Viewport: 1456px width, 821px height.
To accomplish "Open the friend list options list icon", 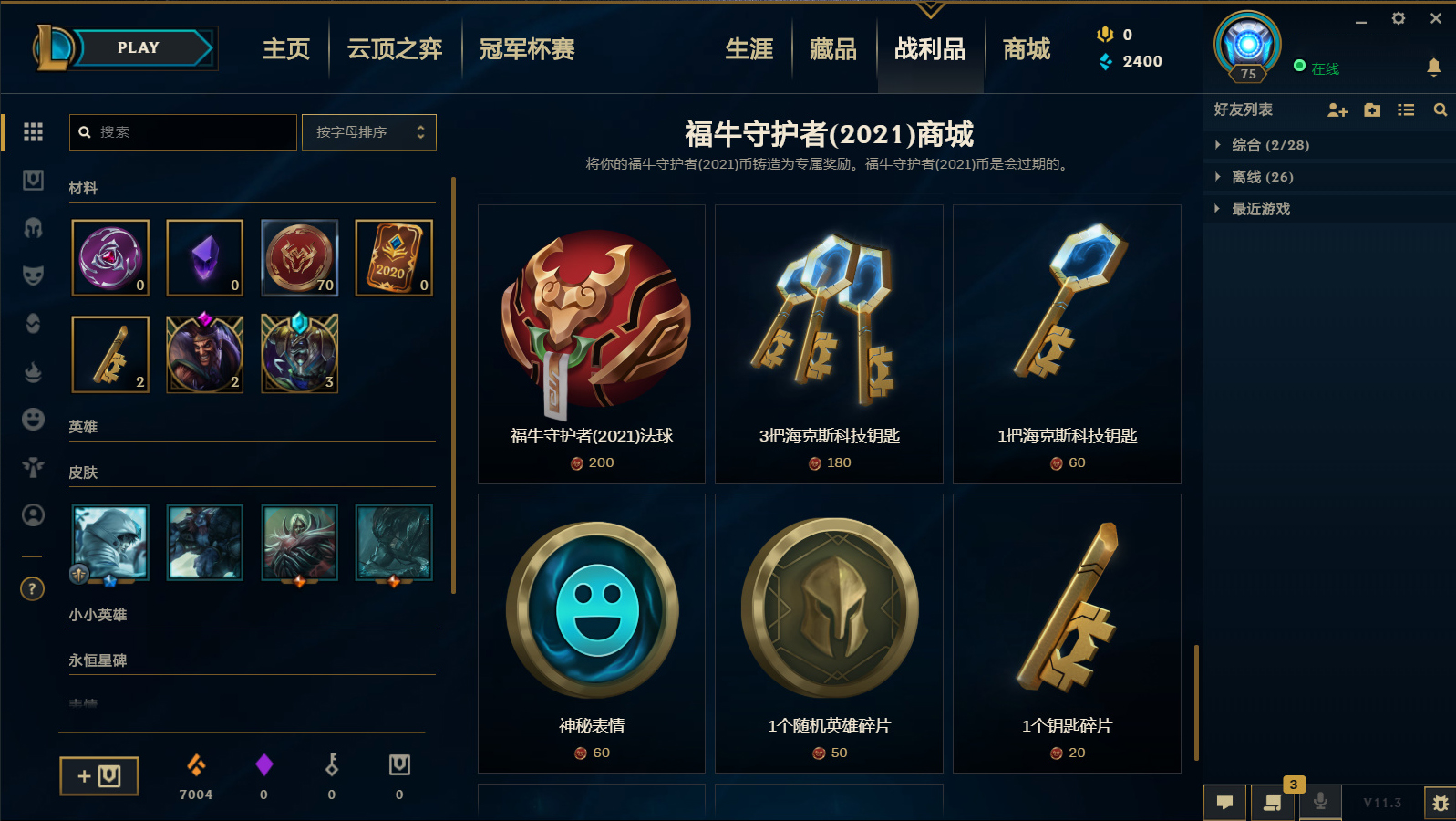I will [1406, 109].
